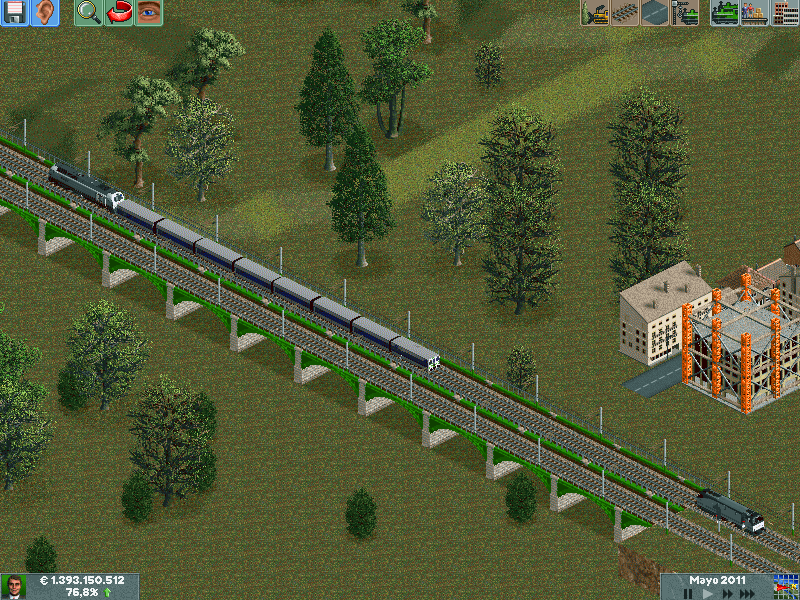The width and height of the screenshot is (800, 600).
Task: Select the bulldozer and tree terrain tool
Action: (595, 13)
